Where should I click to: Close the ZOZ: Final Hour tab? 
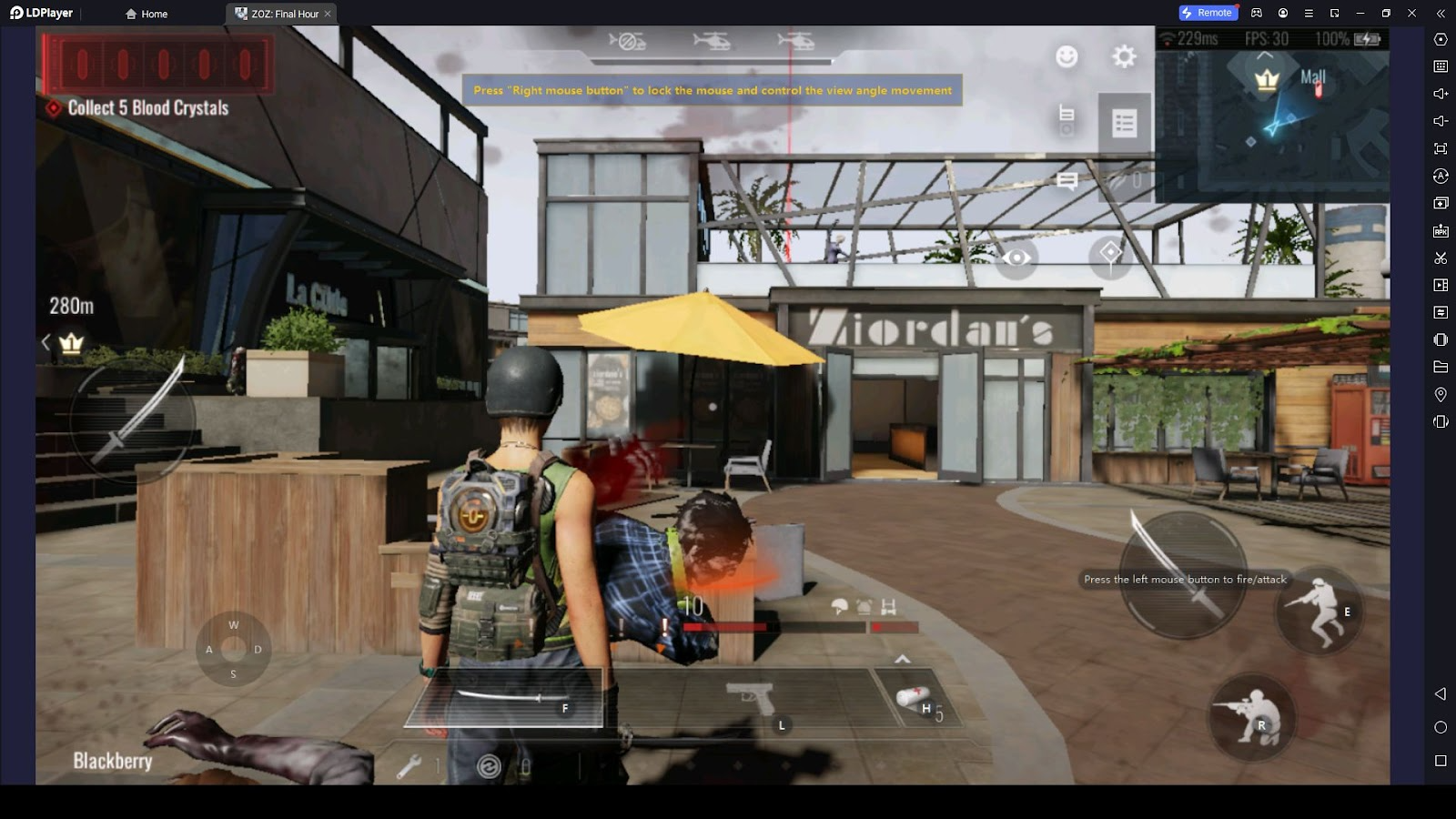pyautogui.click(x=328, y=14)
